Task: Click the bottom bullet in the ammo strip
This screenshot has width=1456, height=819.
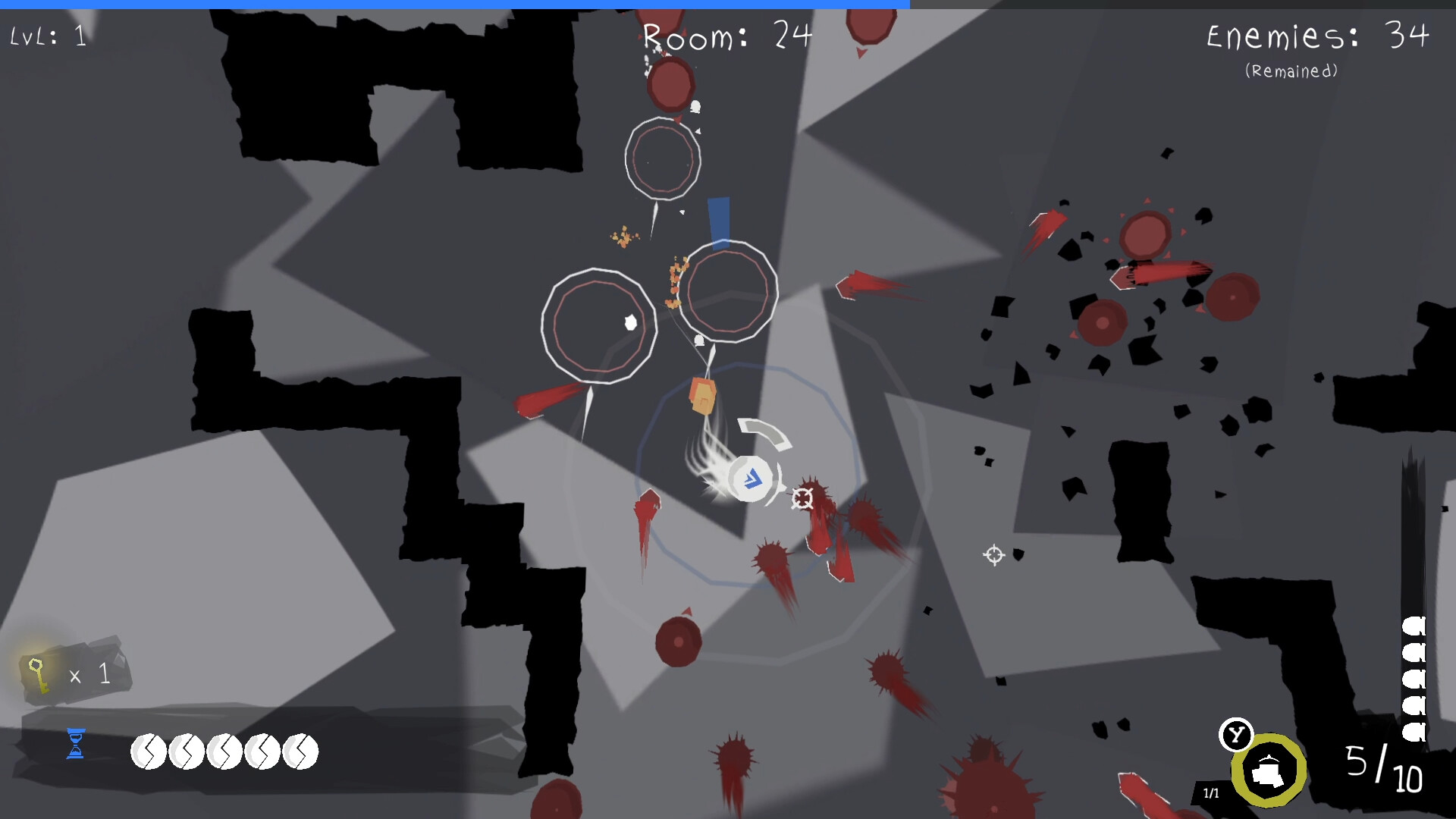Action: click(x=1414, y=724)
